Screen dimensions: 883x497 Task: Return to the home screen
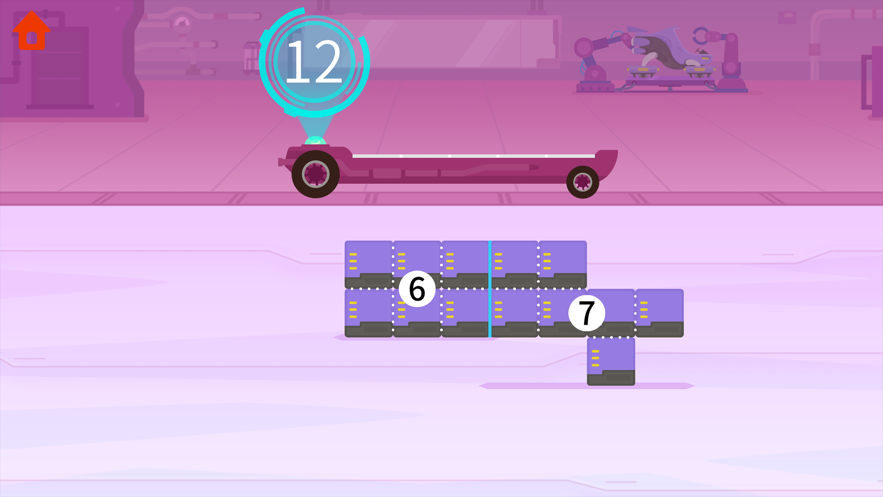[32, 31]
